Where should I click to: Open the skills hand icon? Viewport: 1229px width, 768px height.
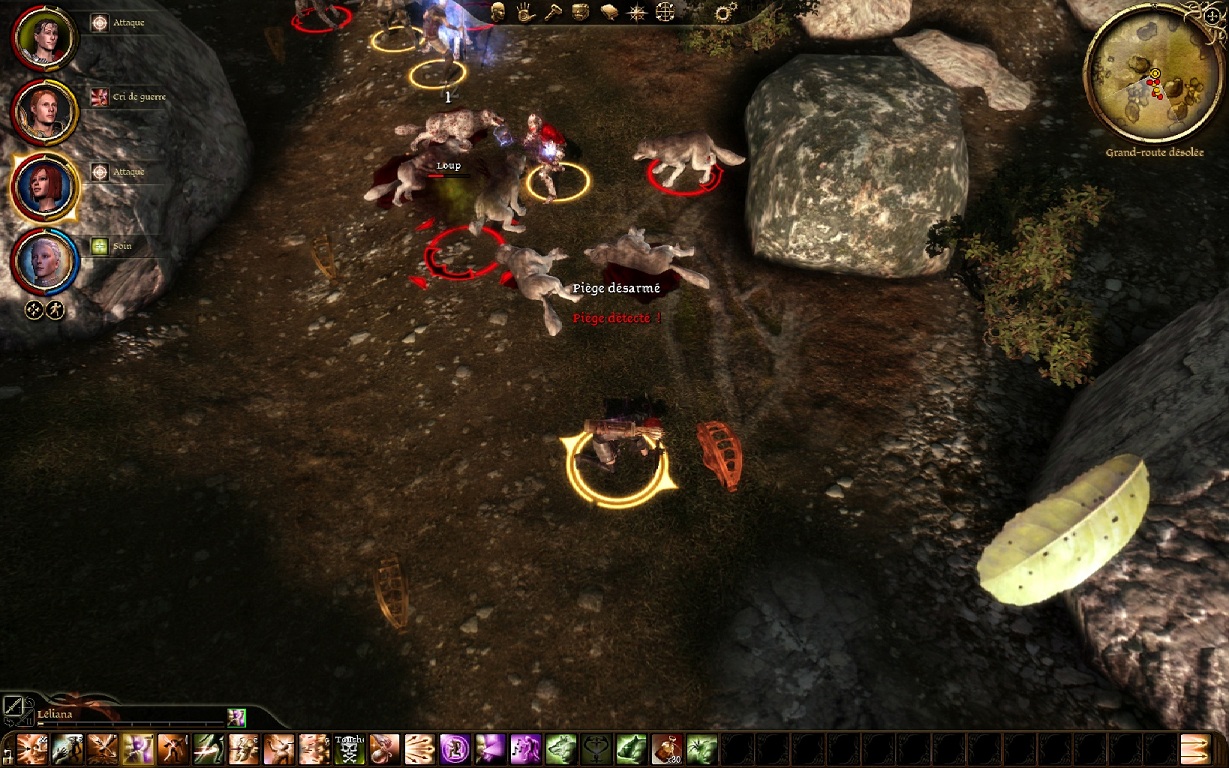[525, 12]
